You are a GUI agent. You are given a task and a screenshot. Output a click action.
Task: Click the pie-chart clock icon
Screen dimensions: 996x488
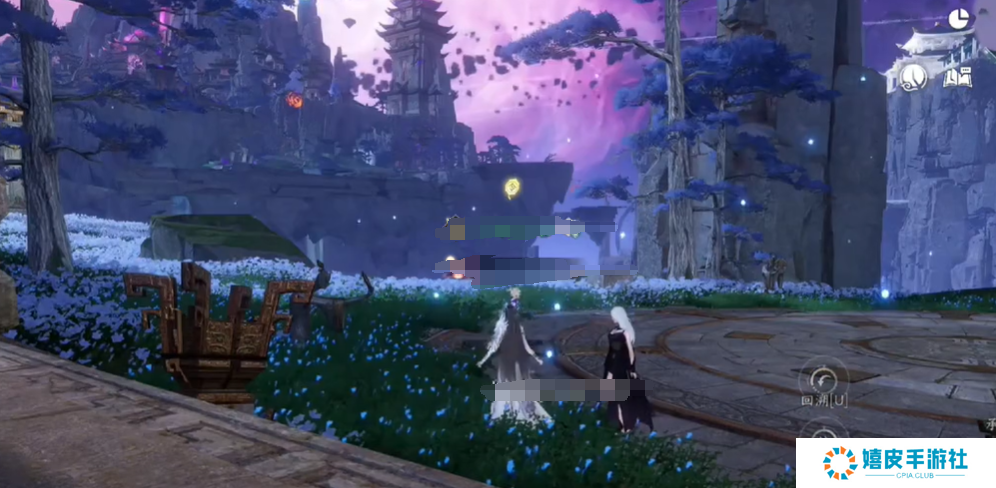click(x=959, y=19)
